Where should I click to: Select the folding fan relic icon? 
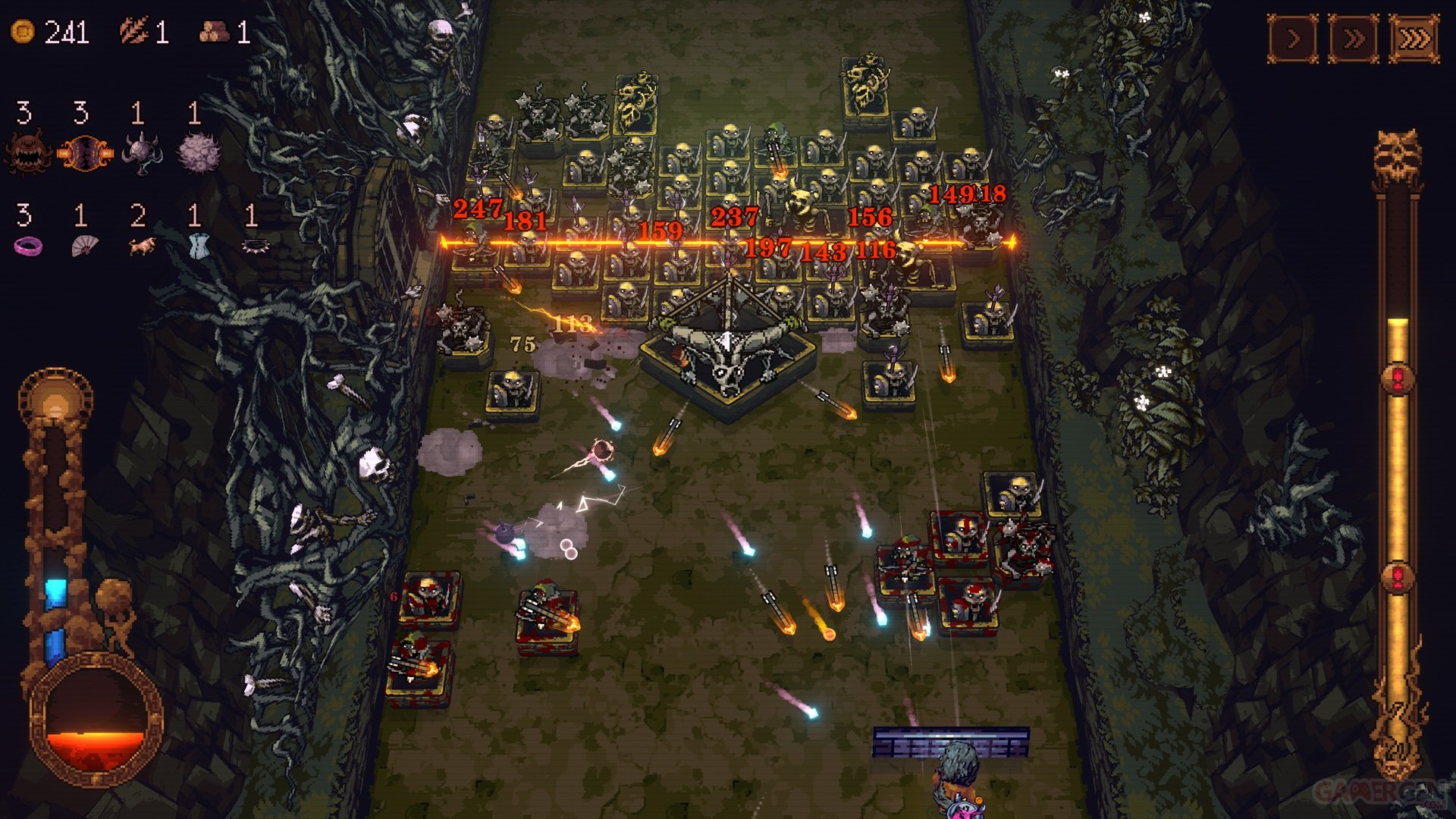coord(84,246)
